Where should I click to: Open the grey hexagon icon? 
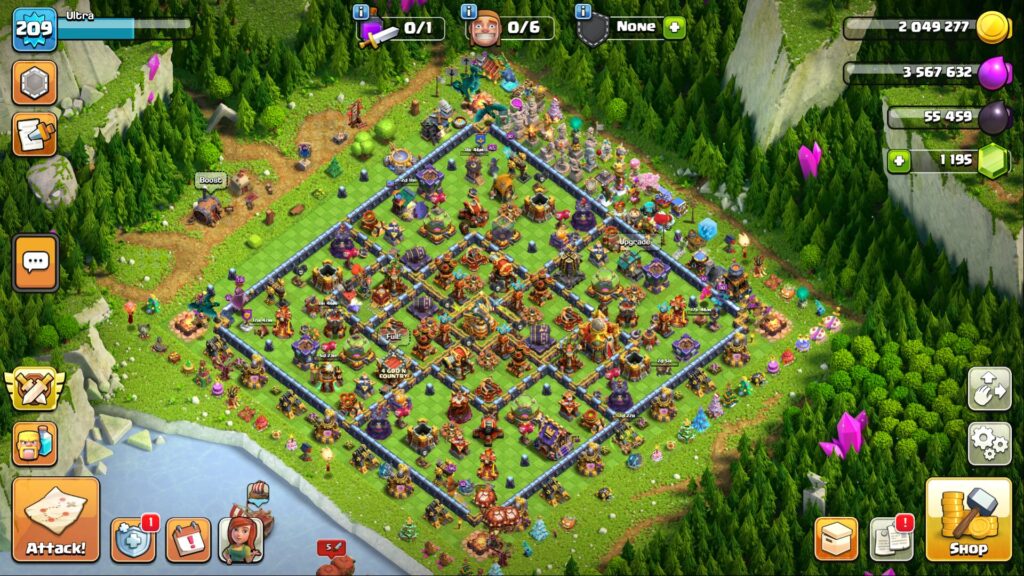coord(35,83)
